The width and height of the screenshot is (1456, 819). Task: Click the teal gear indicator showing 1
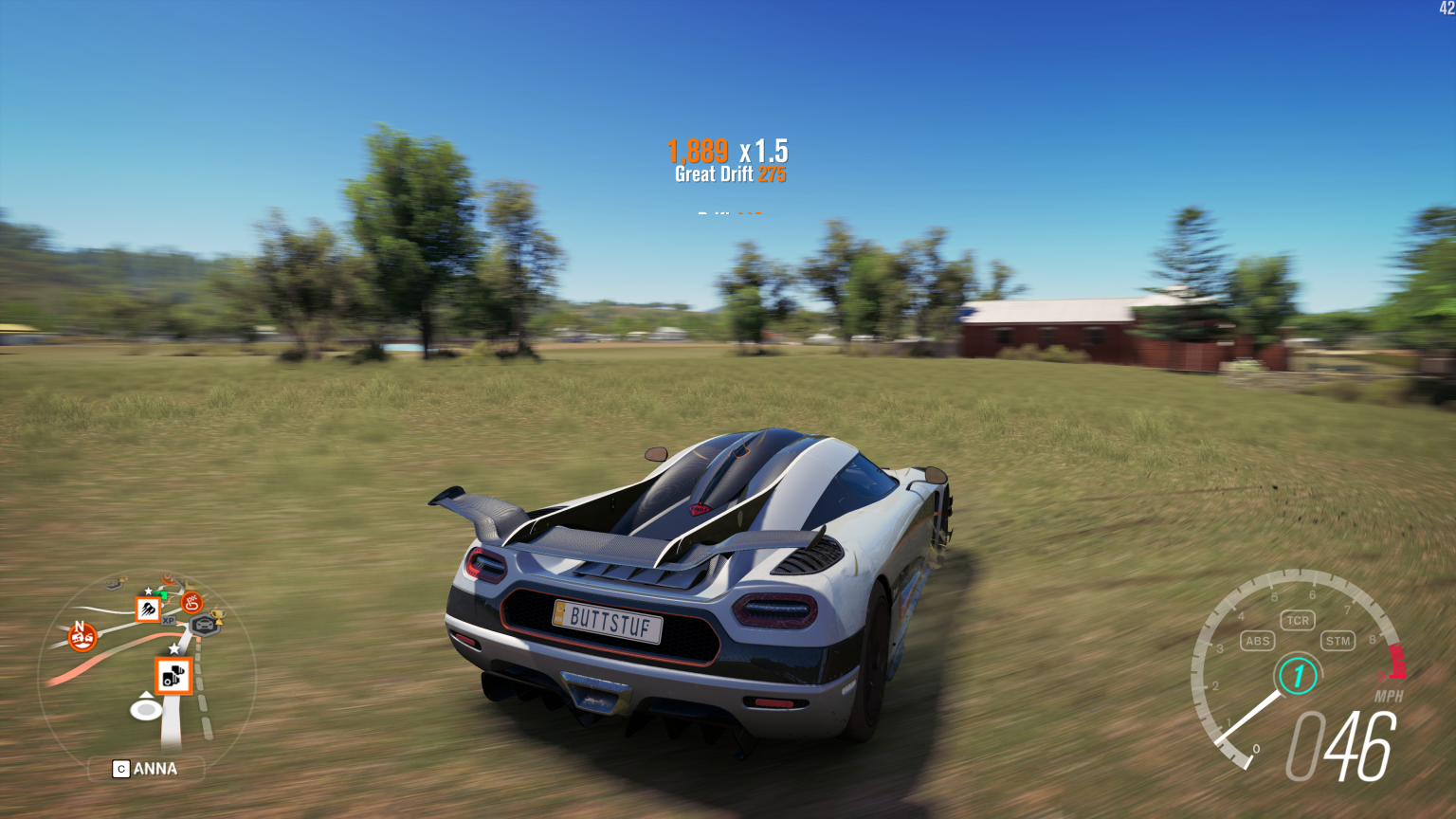pyautogui.click(x=1296, y=675)
